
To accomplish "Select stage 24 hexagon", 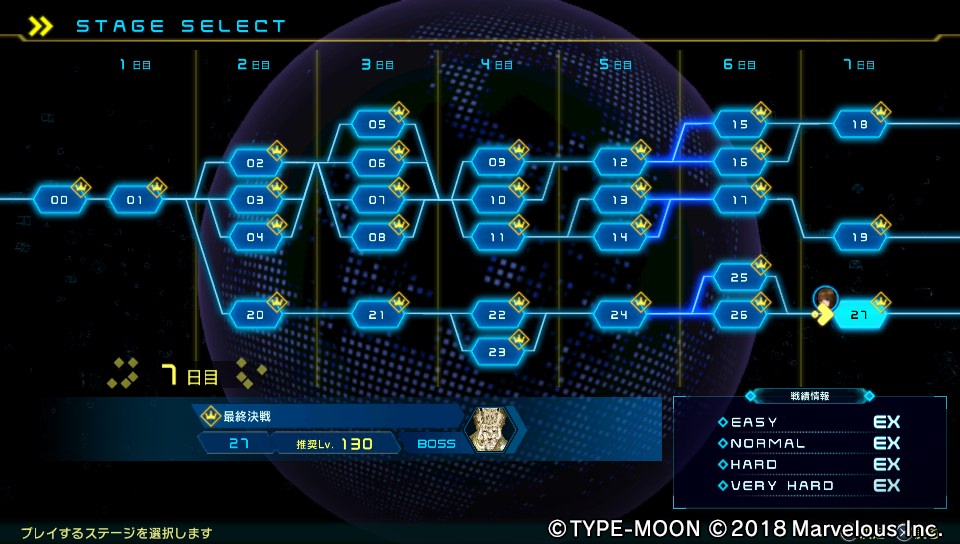I will tap(619, 315).
